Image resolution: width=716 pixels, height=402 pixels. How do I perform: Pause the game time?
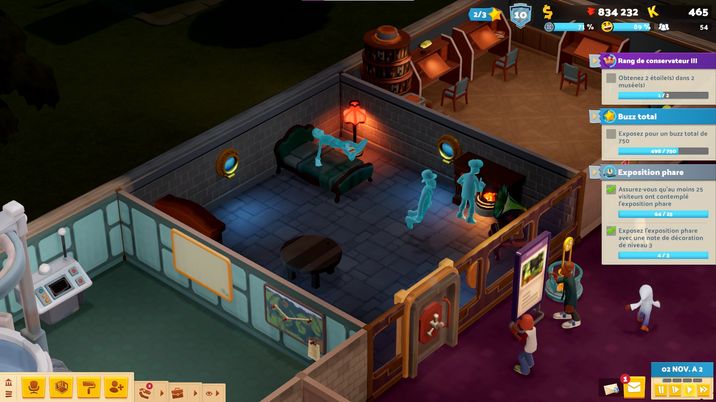661,390
